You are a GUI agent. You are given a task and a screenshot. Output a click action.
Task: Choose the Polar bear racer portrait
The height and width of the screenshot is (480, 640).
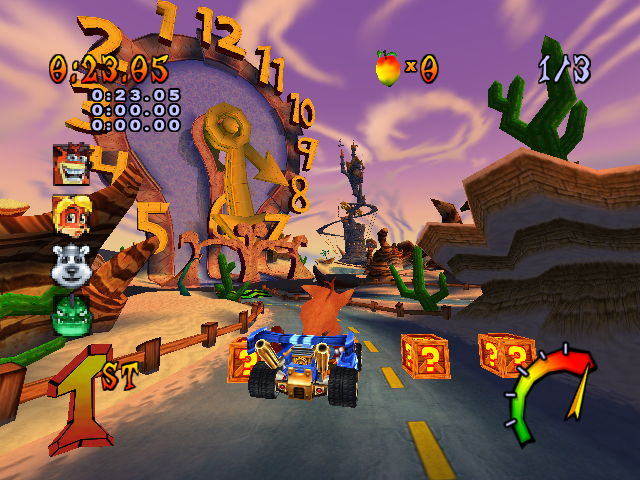73,264
